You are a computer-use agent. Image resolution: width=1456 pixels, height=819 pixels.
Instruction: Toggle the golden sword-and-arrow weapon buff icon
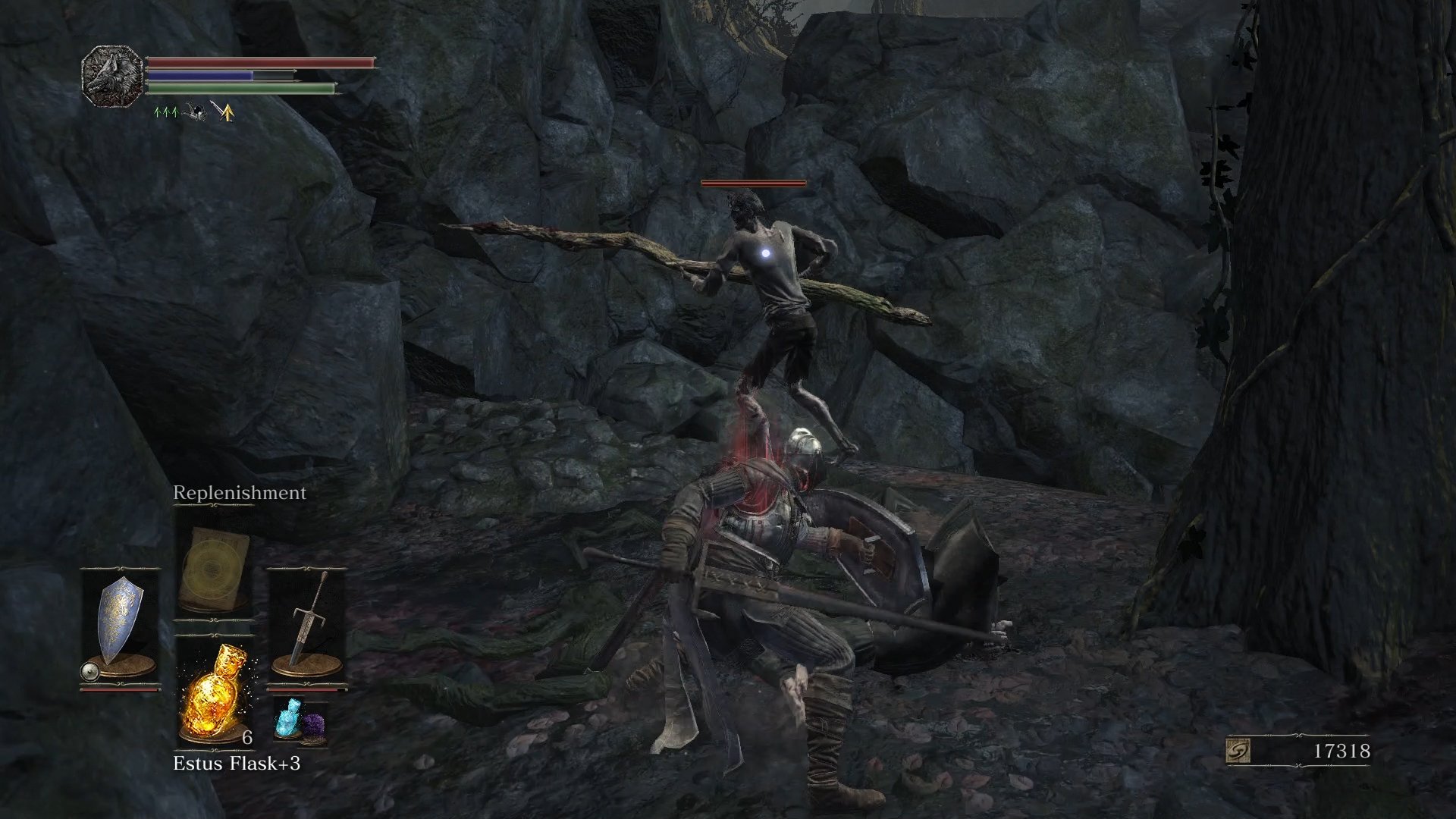coord(224,112)
